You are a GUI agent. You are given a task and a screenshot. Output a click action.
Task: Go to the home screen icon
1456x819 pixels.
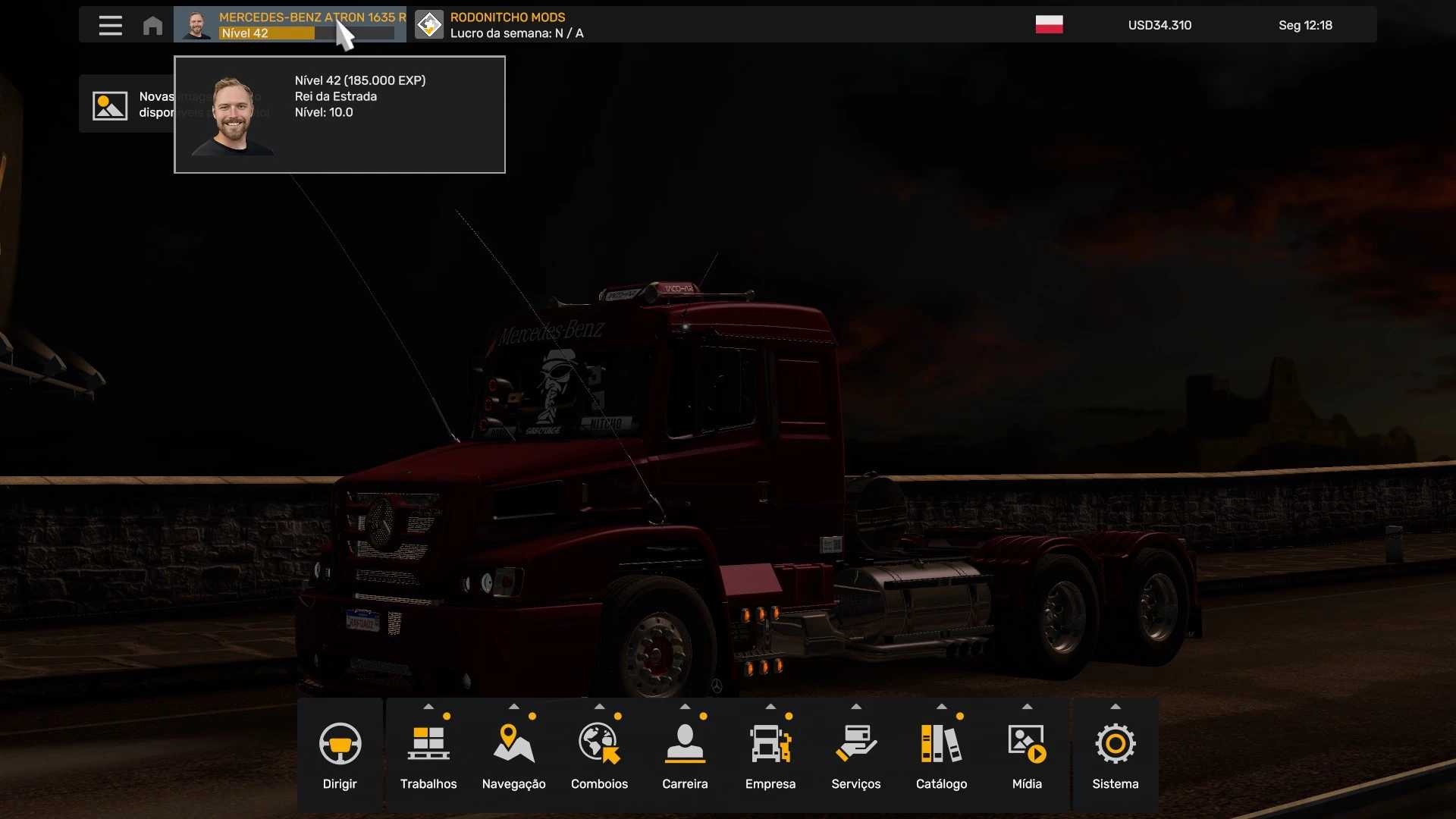[152, 25]
